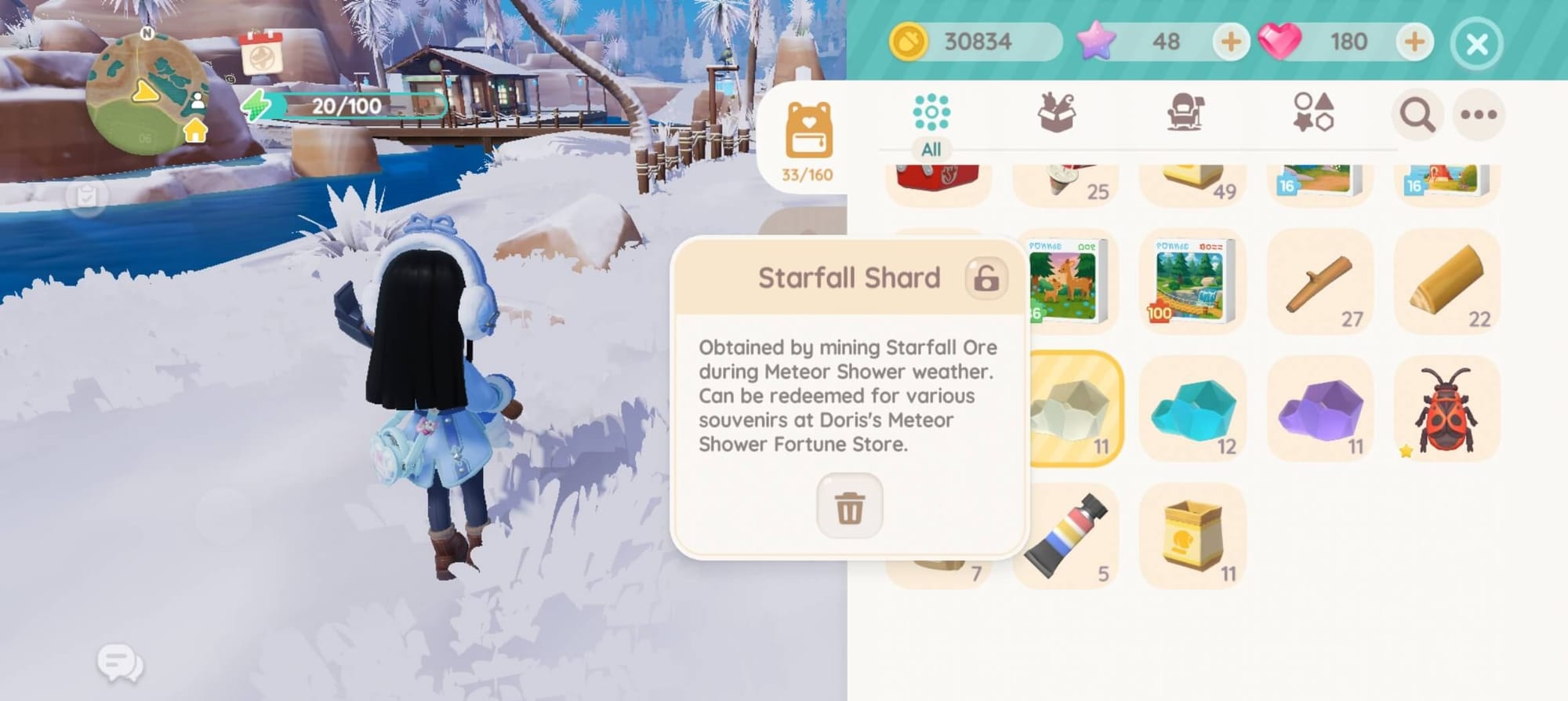Open the three-dot more options menu
Viewport: 1568px width, 701px height.
click(1479, 115)
